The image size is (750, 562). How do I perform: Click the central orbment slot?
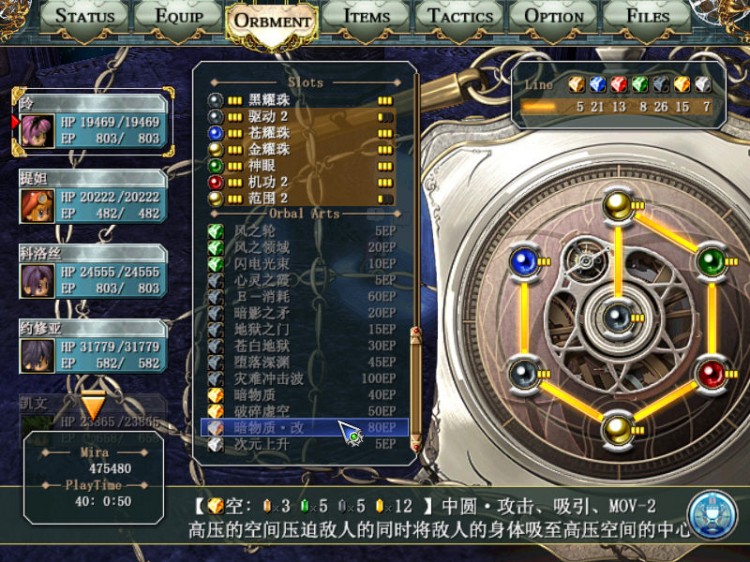coord(617,316)
